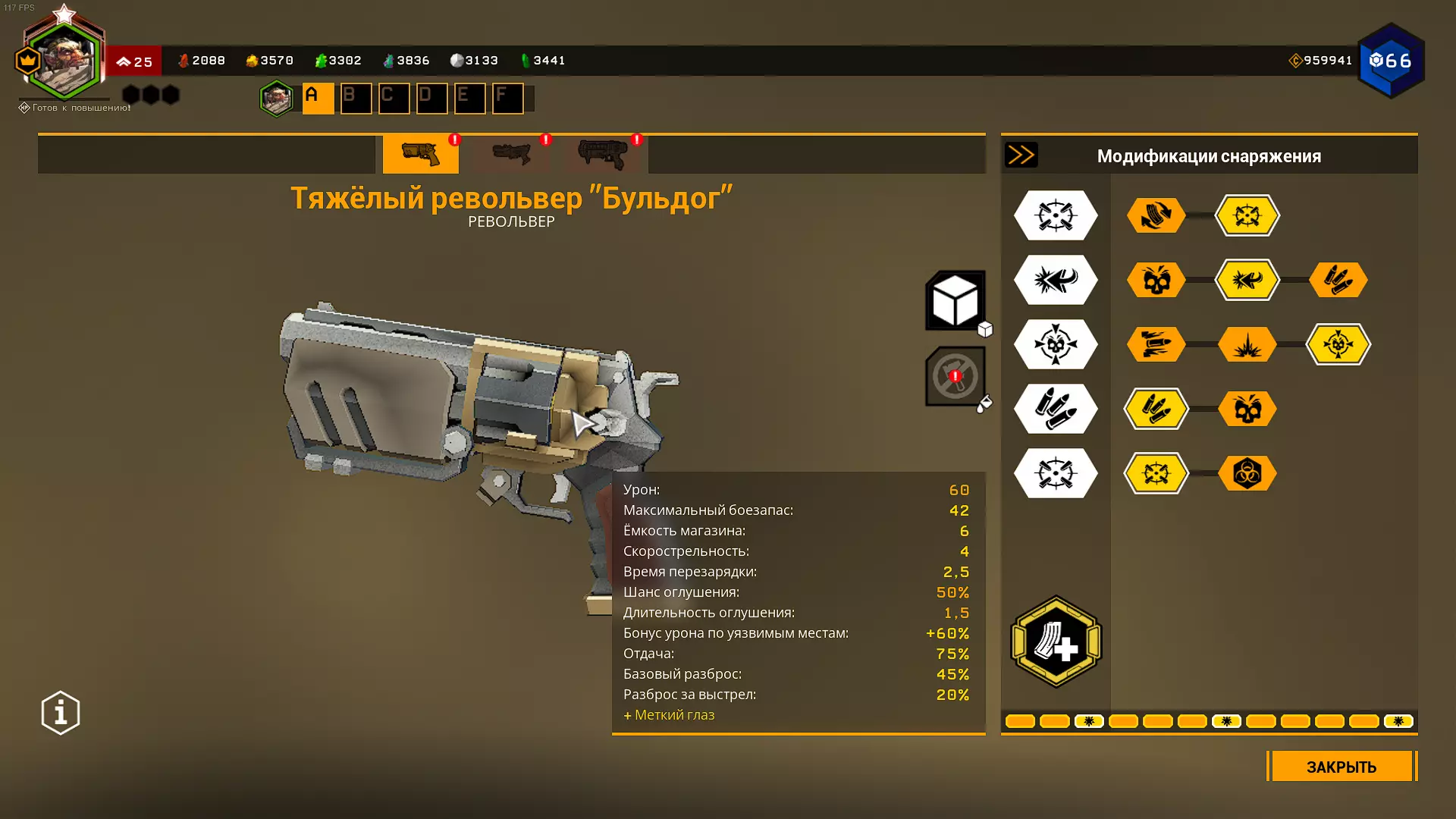Open the level 66 season badge
This screenshot has width=1456, height=819.
pos(1391,61)
